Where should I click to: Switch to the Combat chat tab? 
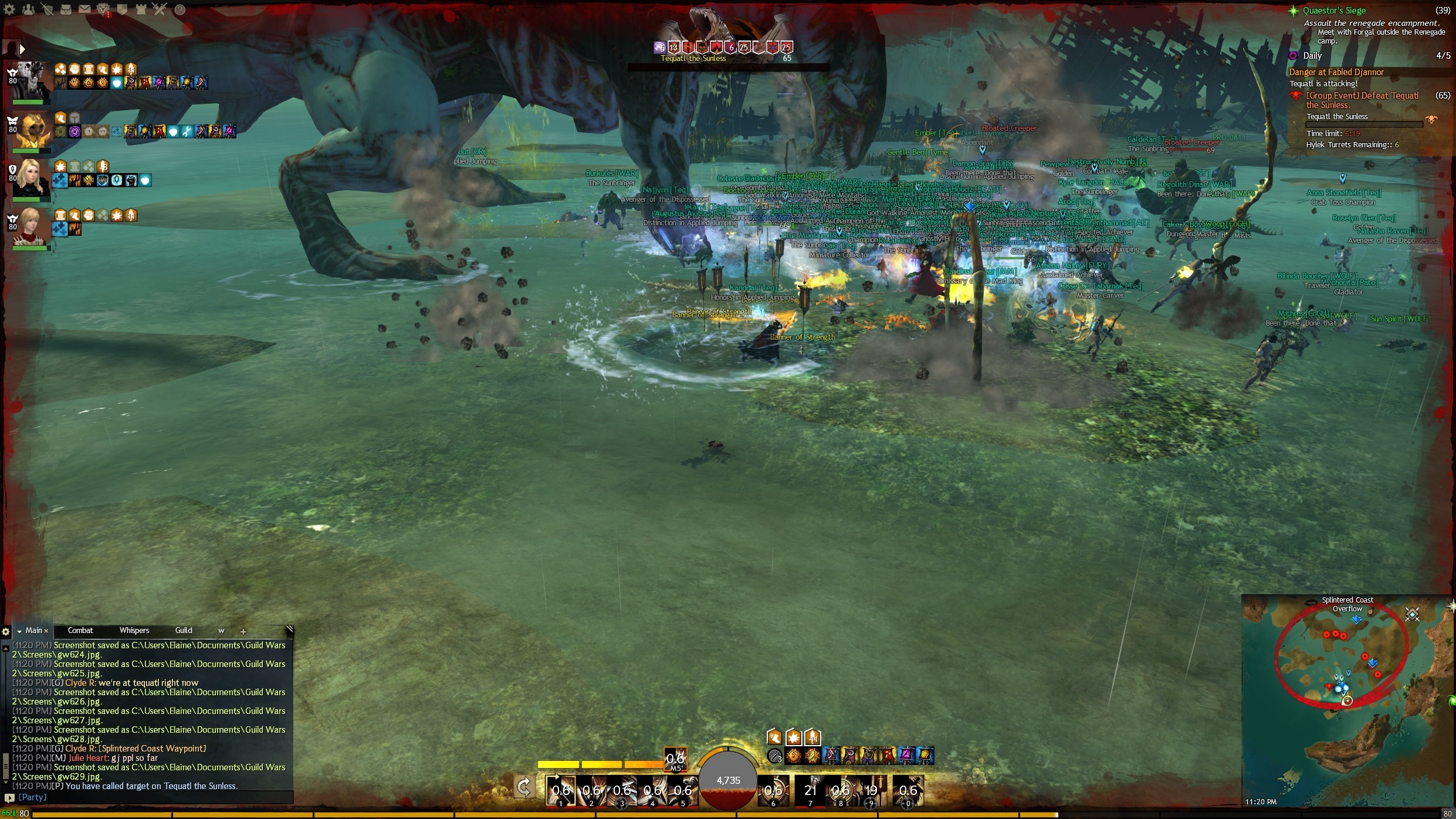click(80, 631)
